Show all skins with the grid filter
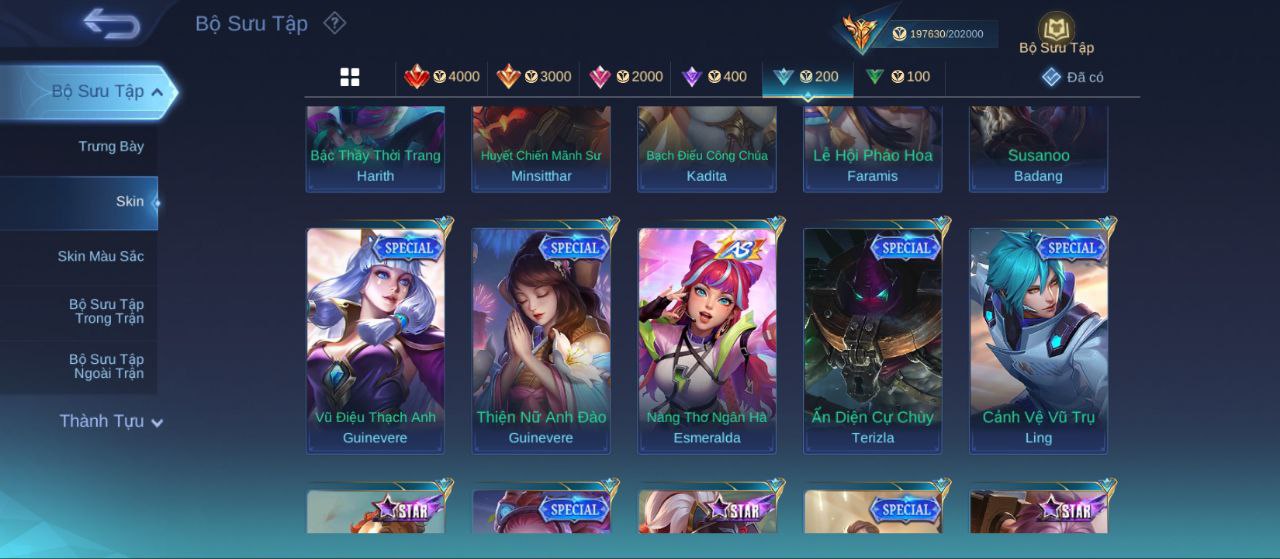 pos(350,77)
